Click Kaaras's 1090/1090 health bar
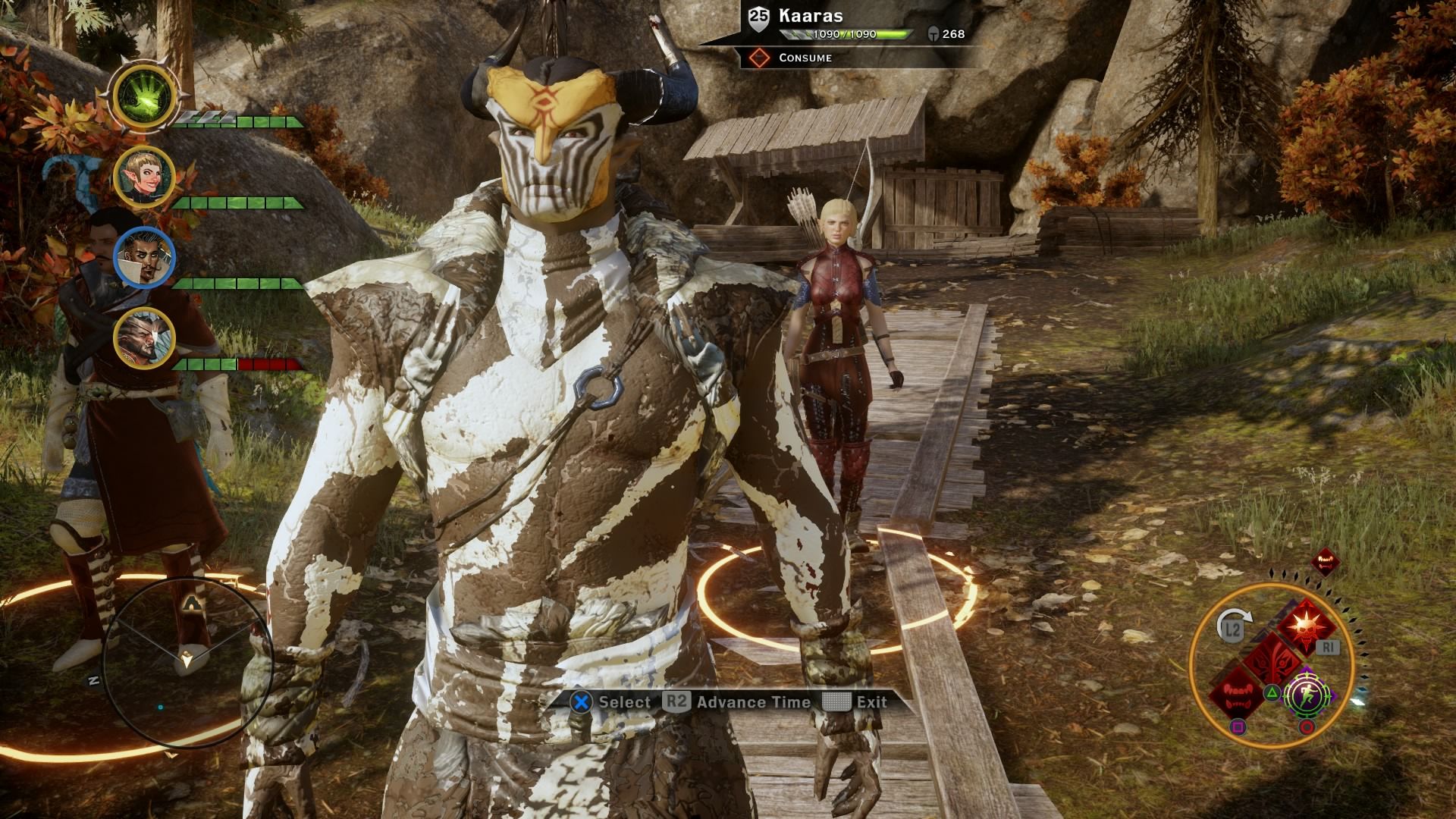This screenshot has width=1456, height=819. pos(846,34)
